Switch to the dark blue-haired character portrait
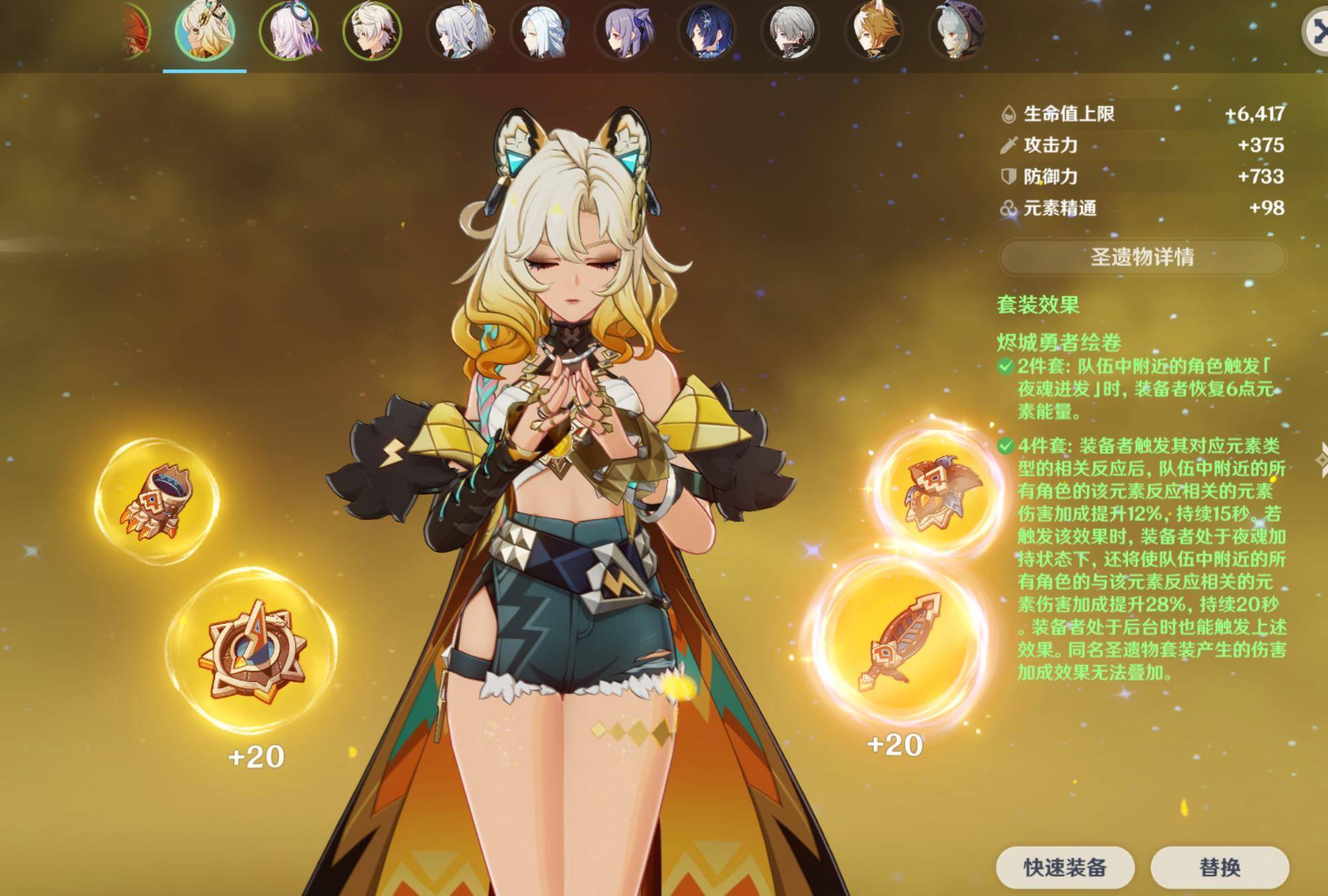The width and height of the screenshot is (1328, 896). [707, 31]
